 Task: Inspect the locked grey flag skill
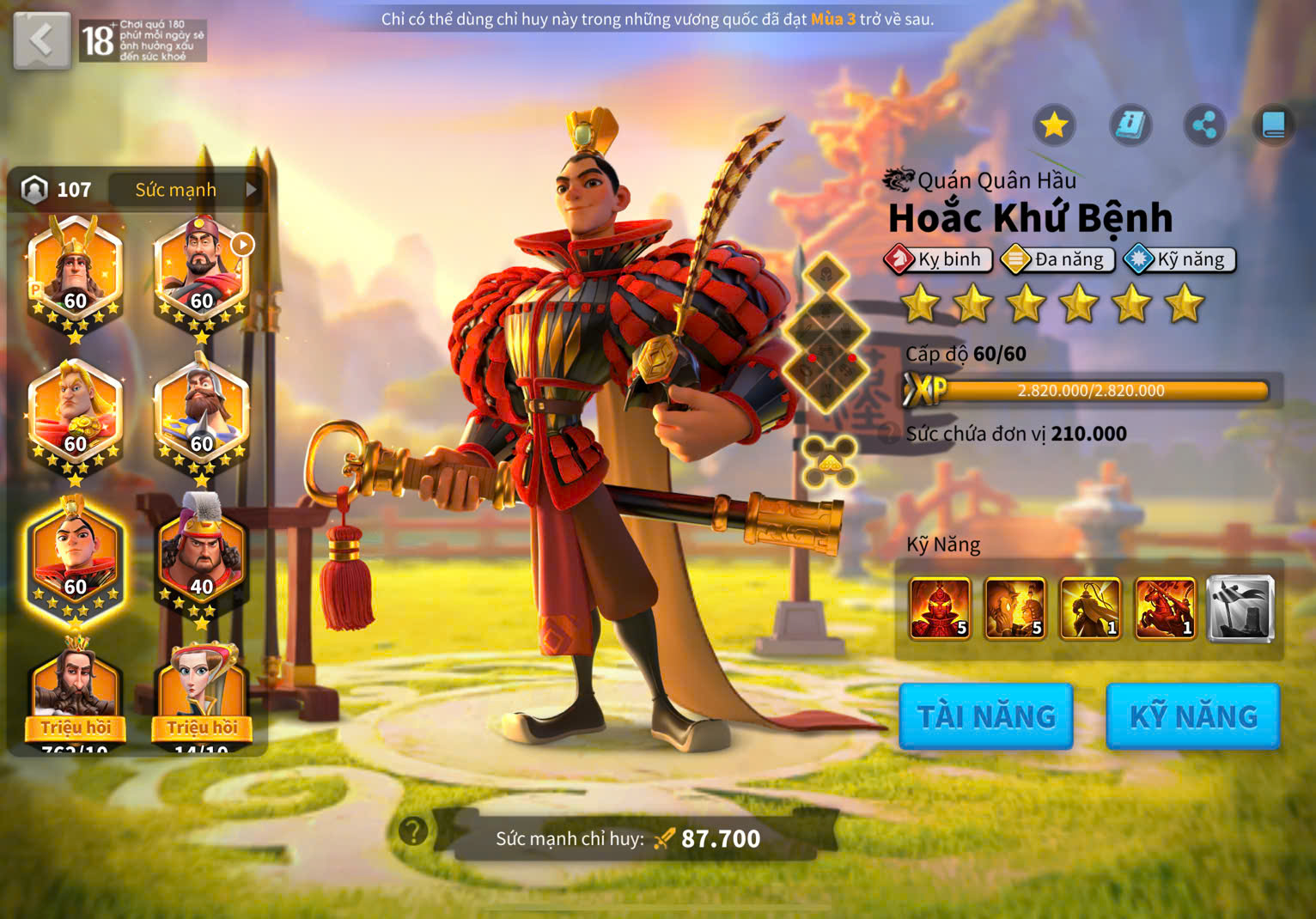1240,609
